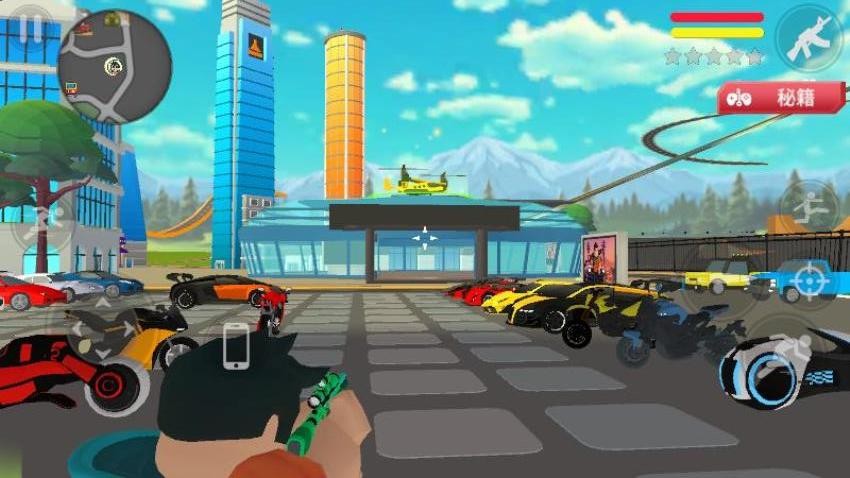Tap the movement joystick pad
The width and height of the screenshot is (850, 478).
point(103,329)
